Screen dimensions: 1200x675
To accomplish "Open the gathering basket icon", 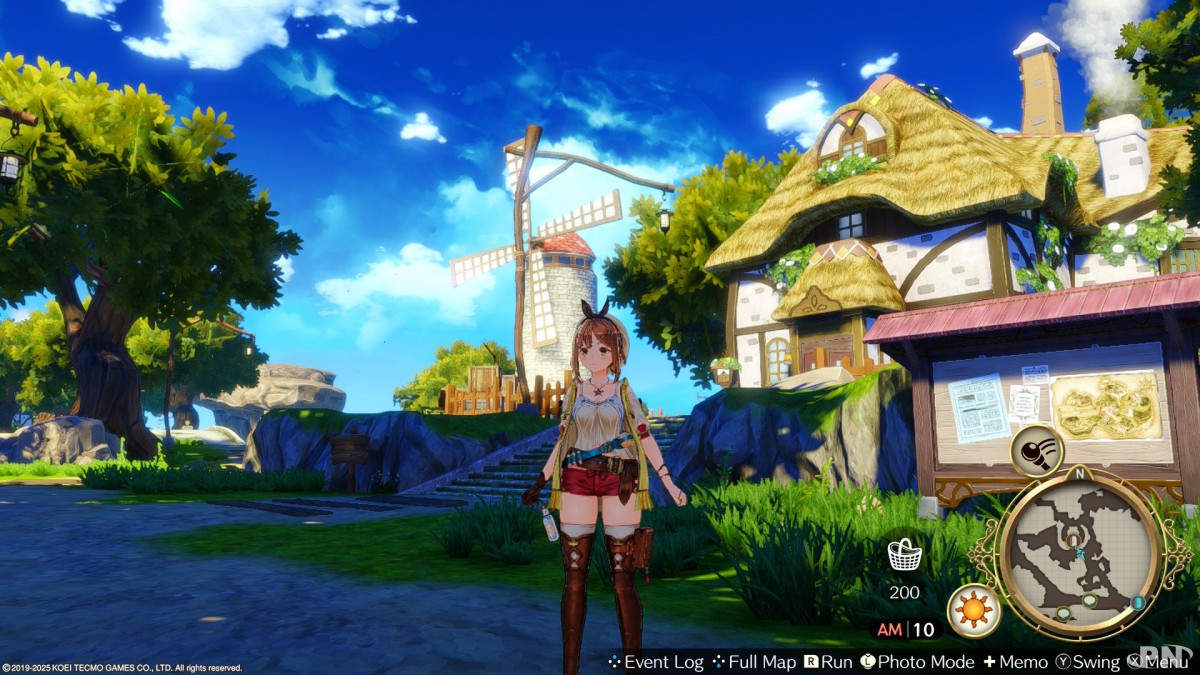I will click(x=904, y=553).
